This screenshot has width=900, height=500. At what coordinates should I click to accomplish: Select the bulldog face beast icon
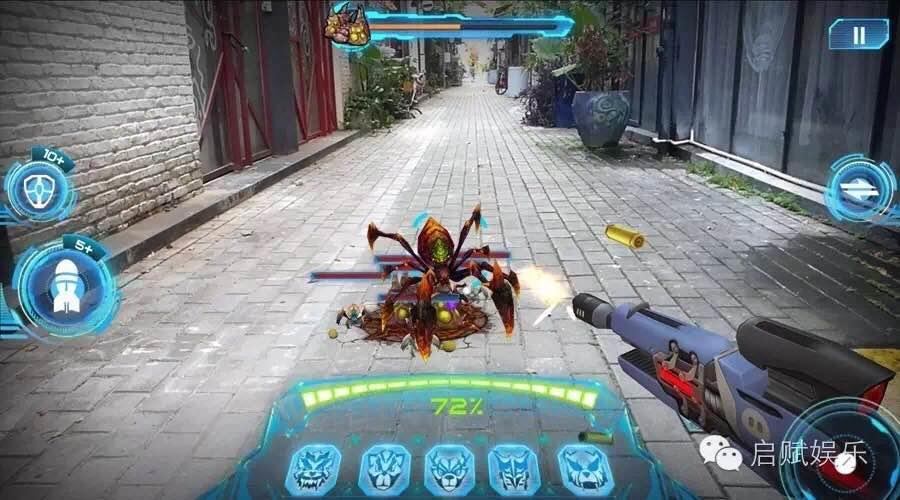(583, 469)
